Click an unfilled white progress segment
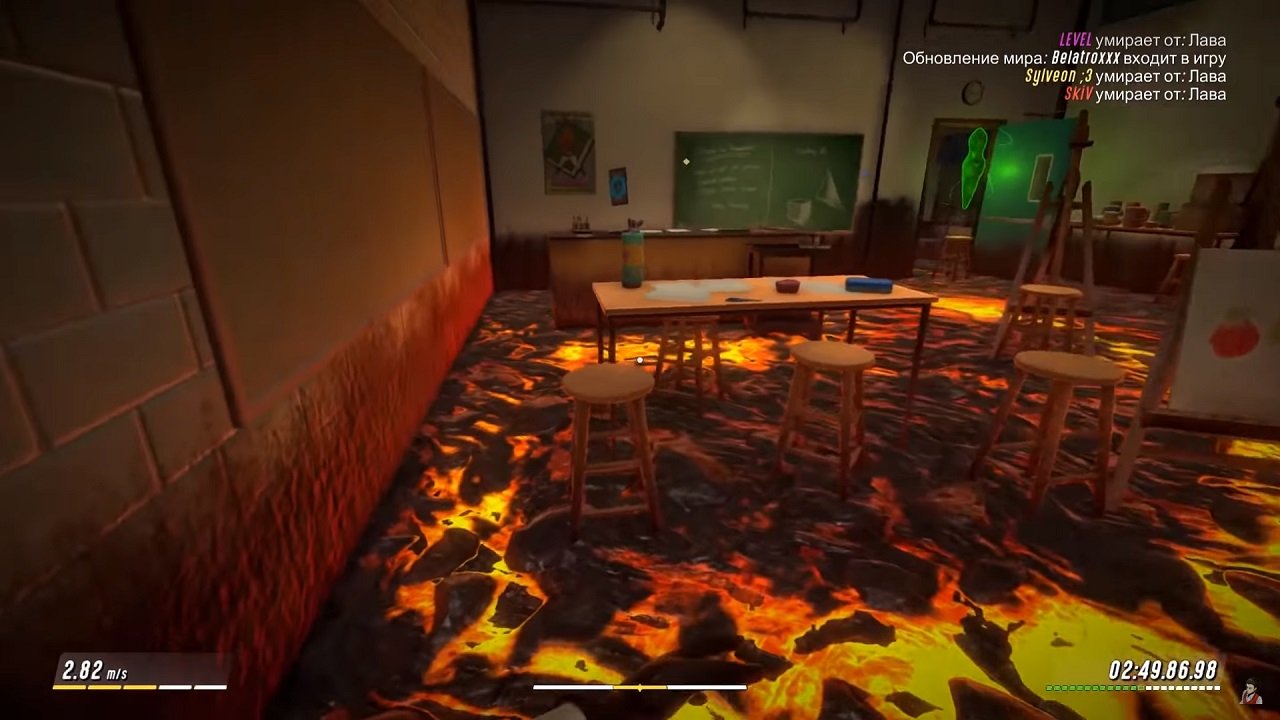This screenshot has height=720, width=1280. (1180, 688)
